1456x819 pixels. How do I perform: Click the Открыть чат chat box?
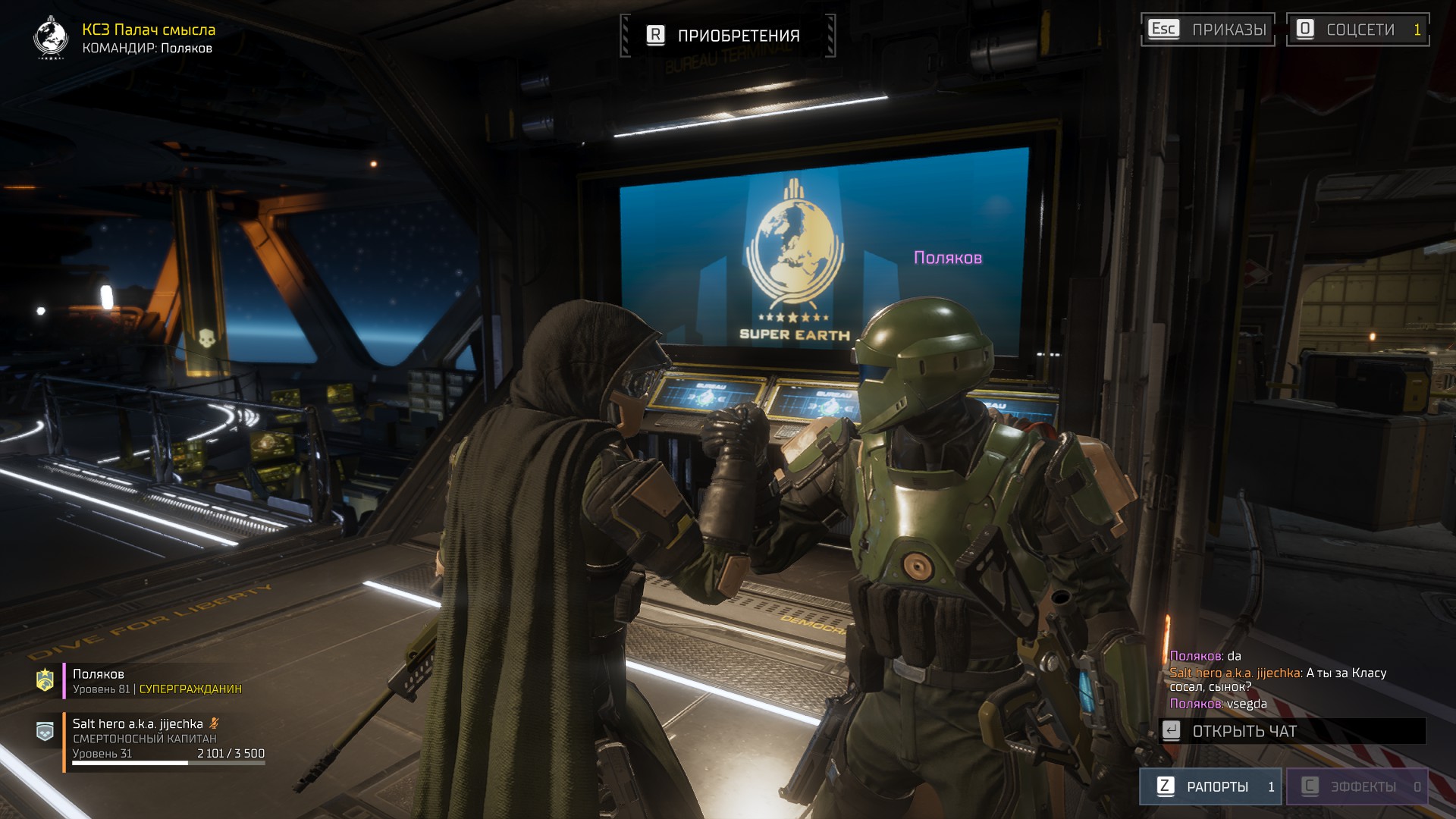coord(1292,731)
